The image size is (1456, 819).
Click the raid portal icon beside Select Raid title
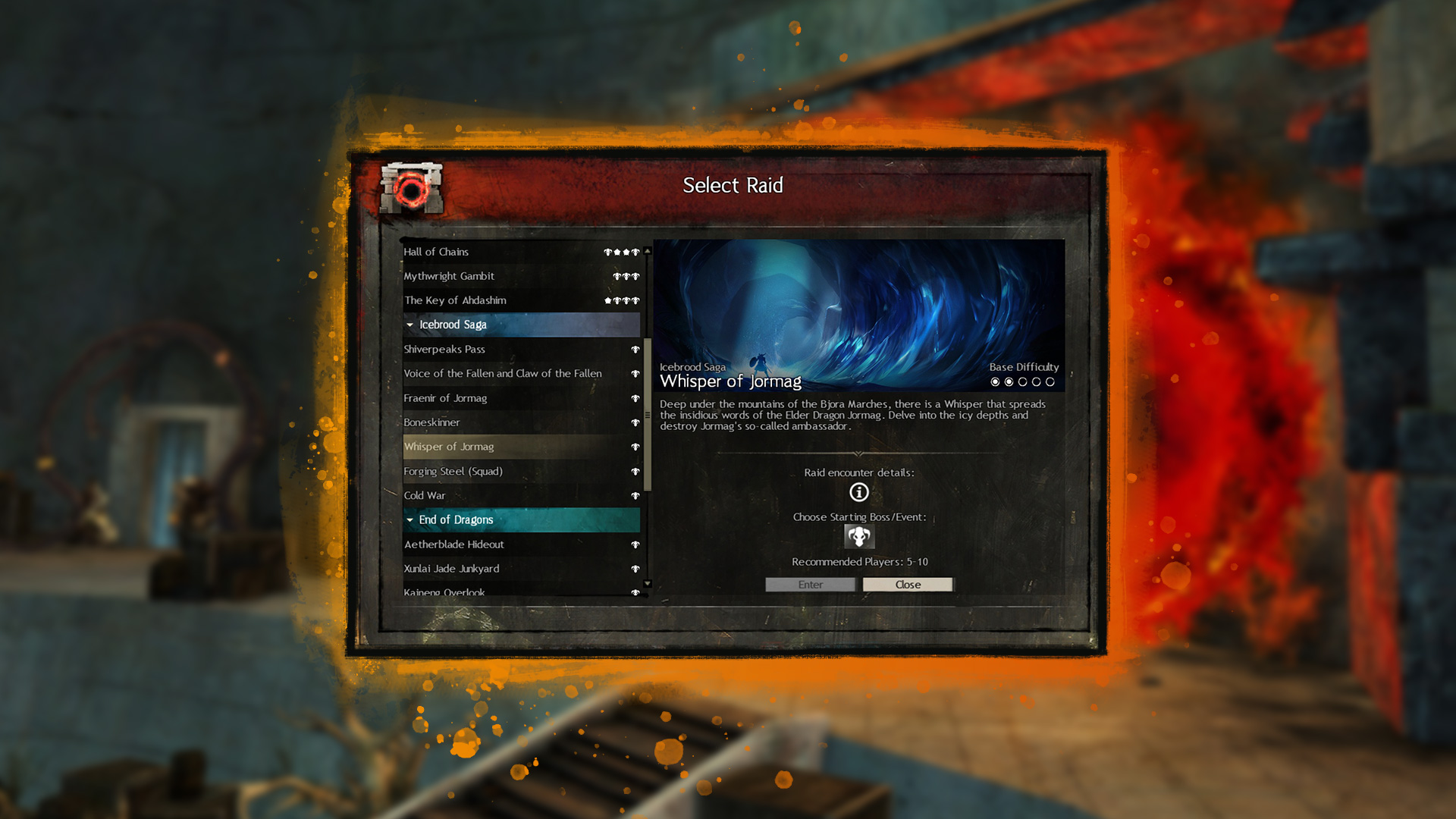[x=410, y=187]
